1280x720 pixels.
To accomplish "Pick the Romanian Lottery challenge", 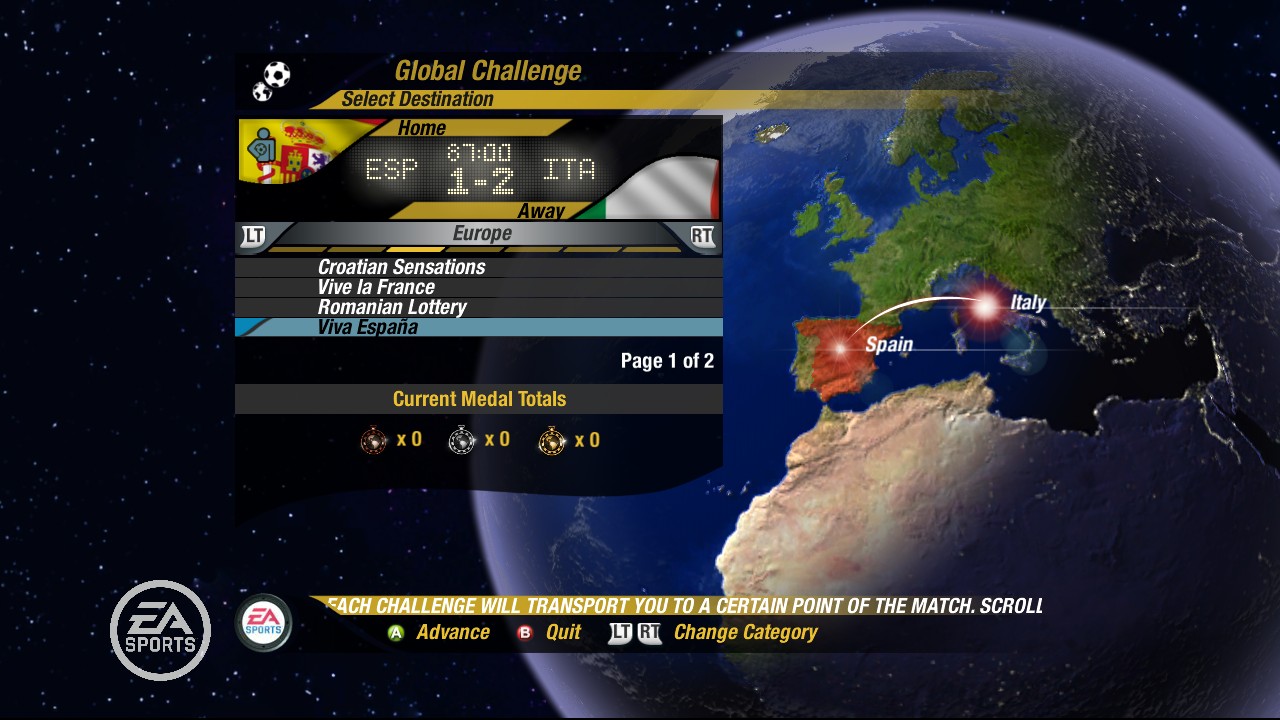I will (x=392, y=307).
